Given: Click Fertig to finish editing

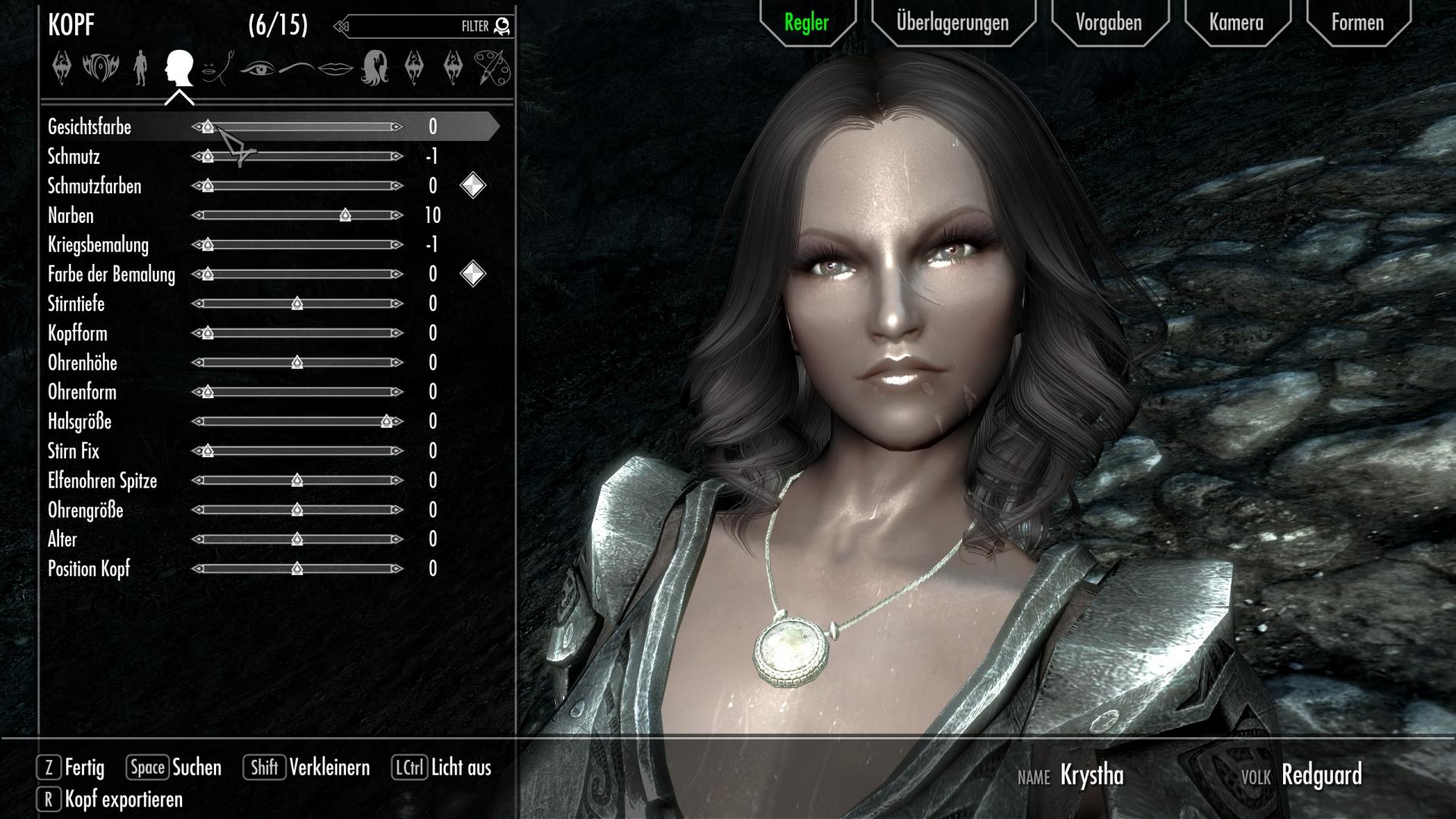Looking at the screenshot, I should (83, 767).
